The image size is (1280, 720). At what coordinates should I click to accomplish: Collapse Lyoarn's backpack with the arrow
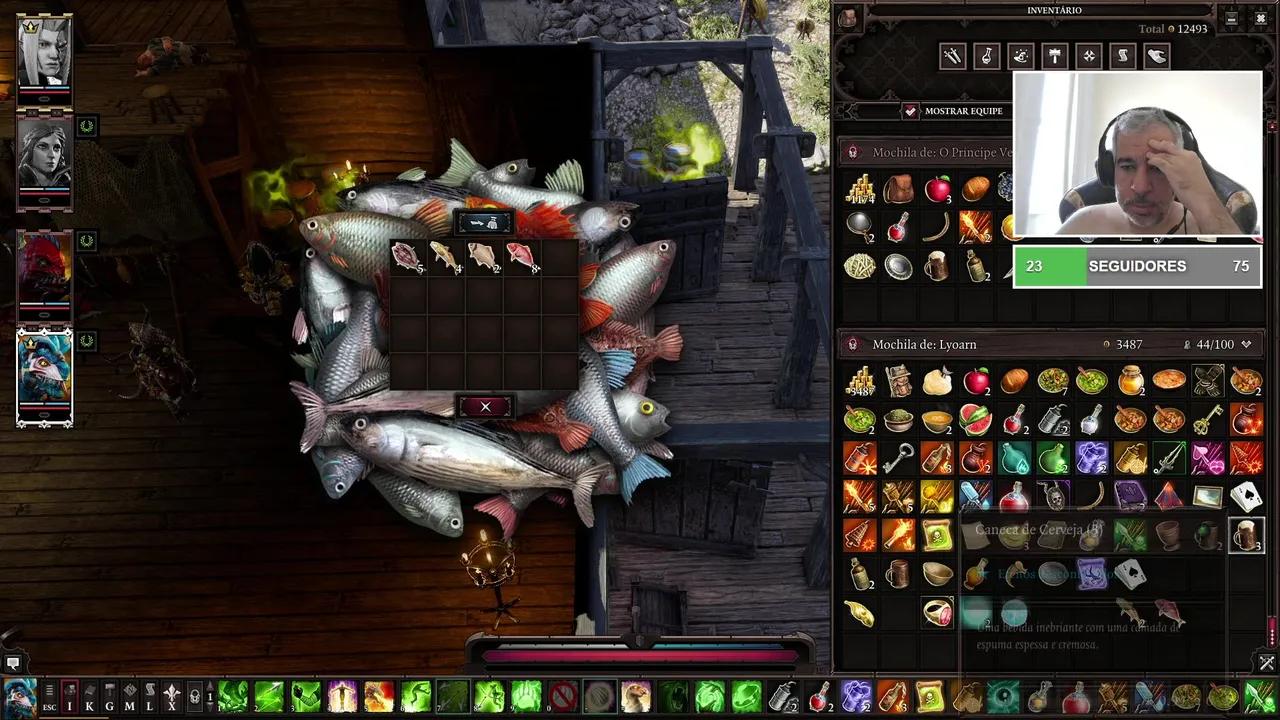click(x=1246, y=344)
